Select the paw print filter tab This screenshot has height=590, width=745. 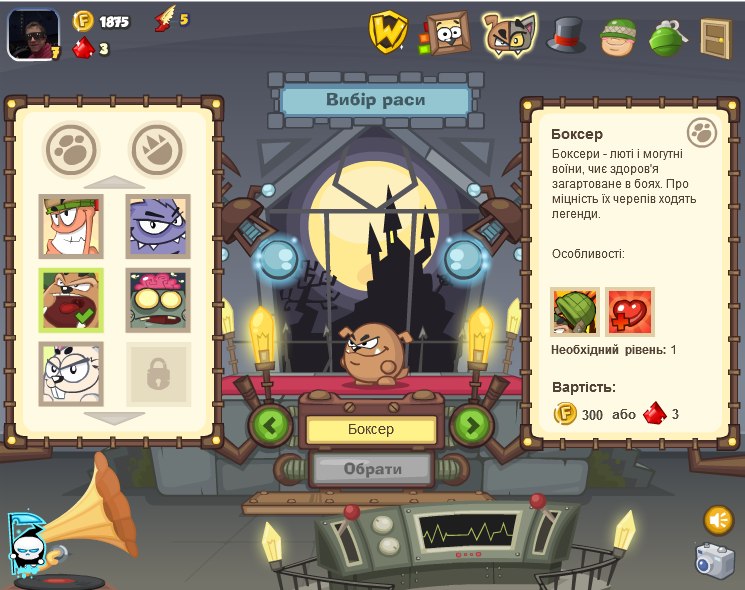71,149
